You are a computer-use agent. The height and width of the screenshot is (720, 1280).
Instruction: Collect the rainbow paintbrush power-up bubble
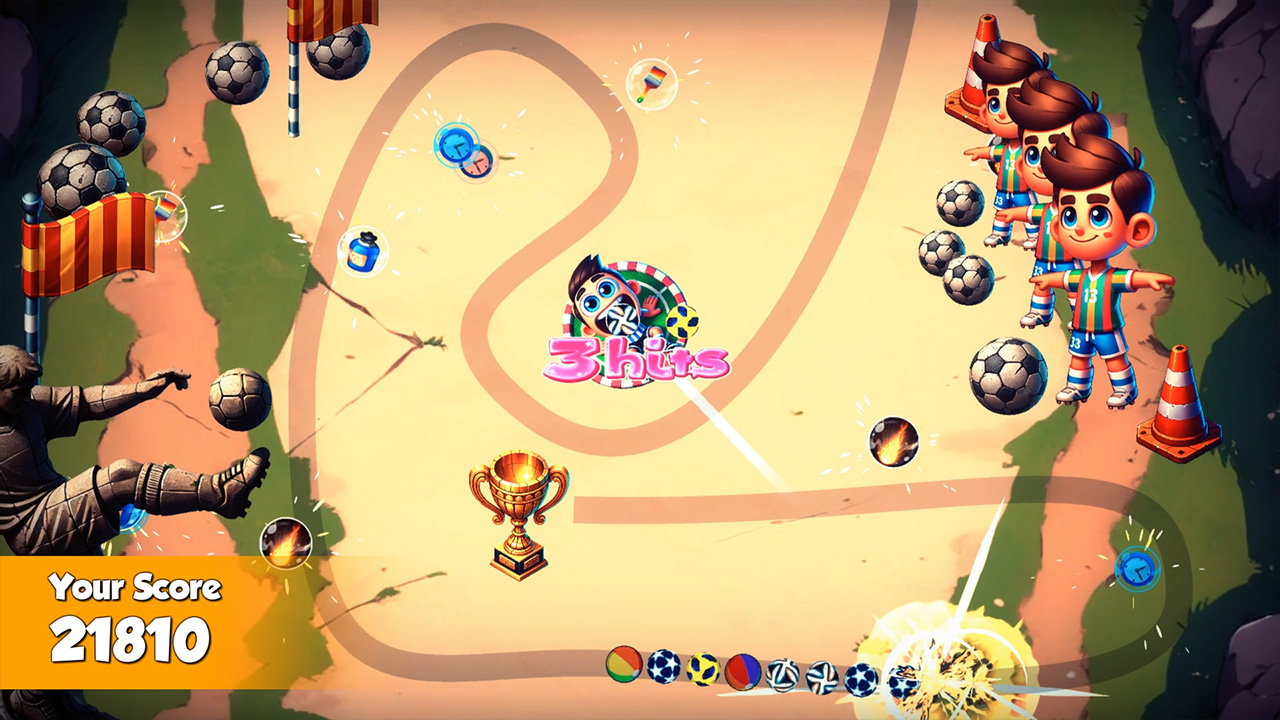[651, 84]
